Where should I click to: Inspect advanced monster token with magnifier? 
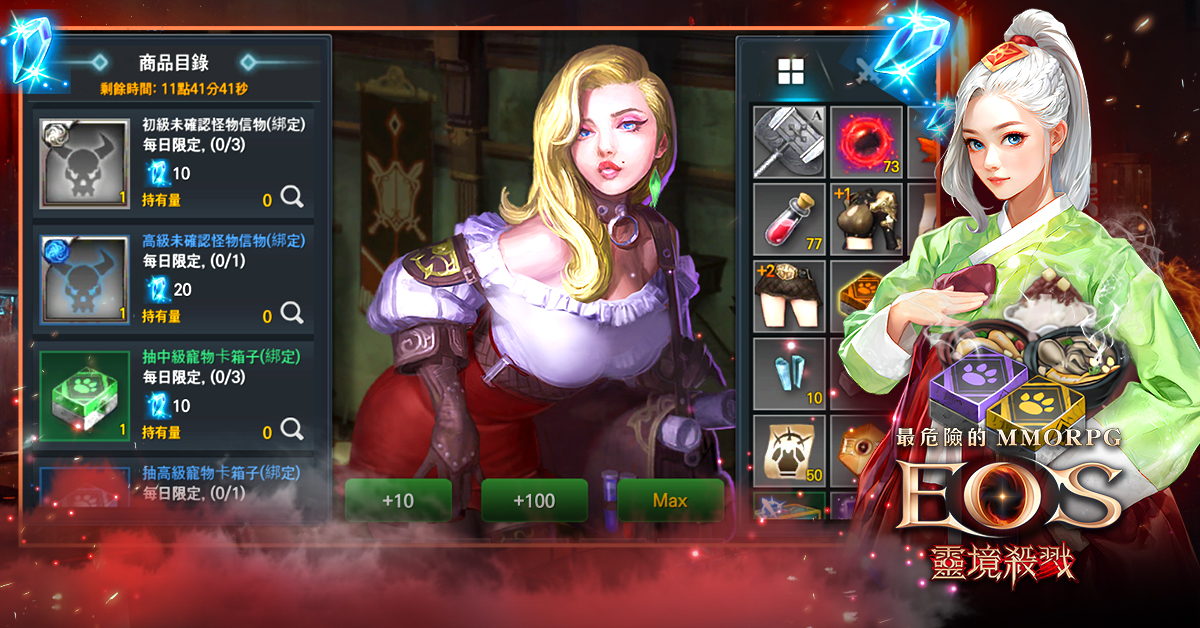[292, 313]
